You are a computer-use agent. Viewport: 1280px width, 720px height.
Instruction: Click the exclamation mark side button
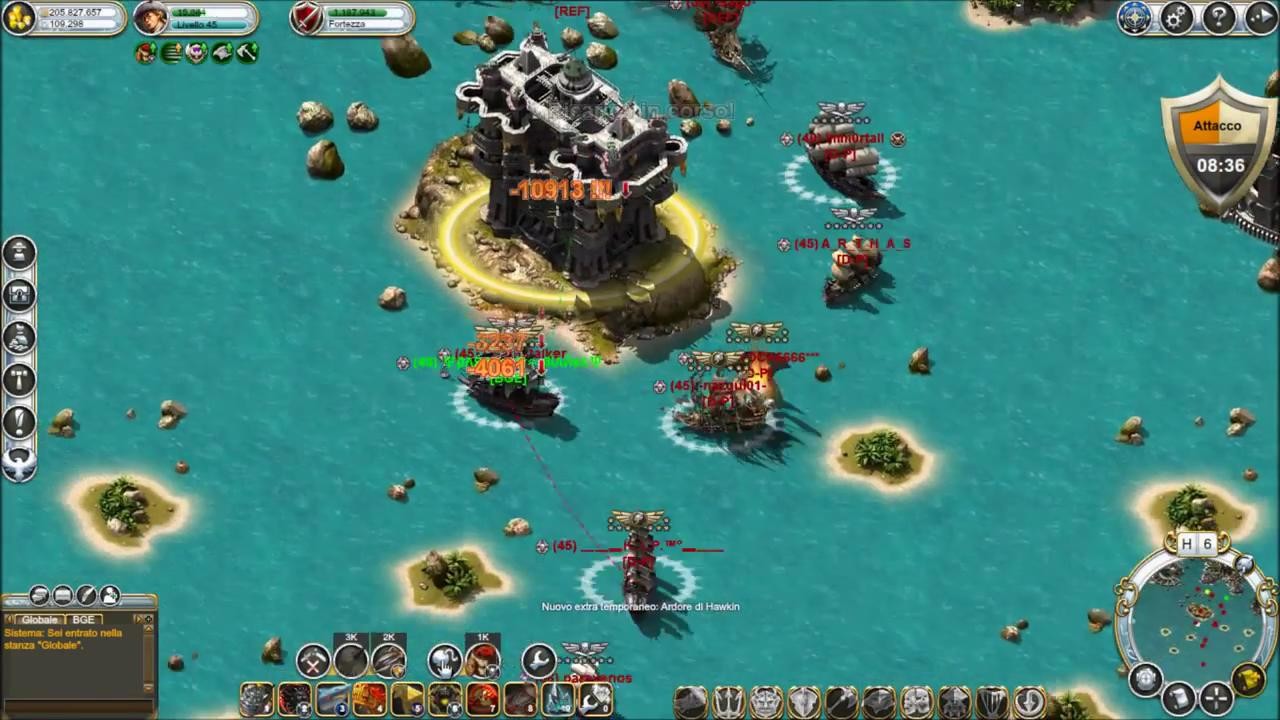pyautogui.click(x=19, y=421)
